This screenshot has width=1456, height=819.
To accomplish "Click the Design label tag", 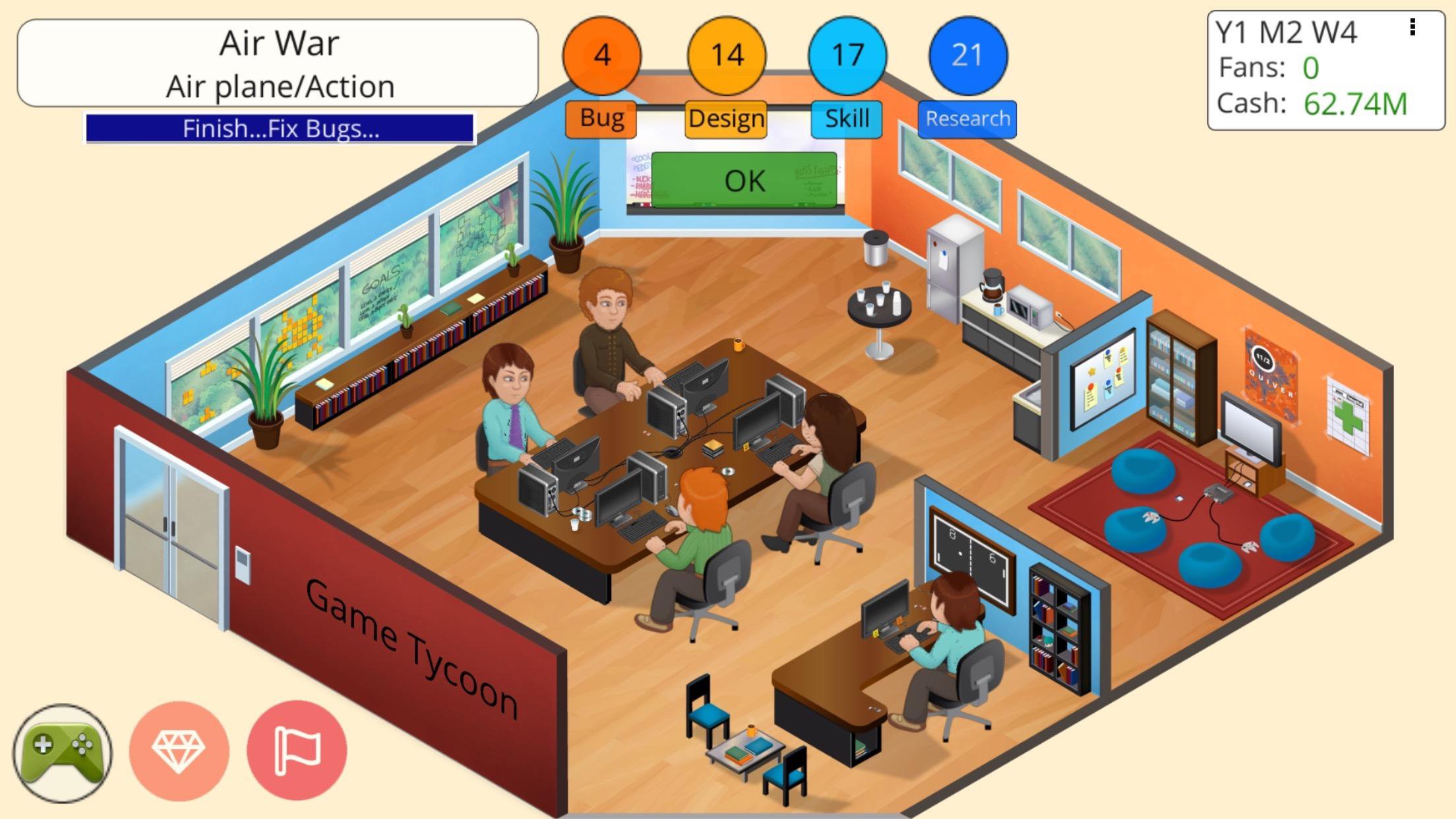I will (x=725, y=119).
